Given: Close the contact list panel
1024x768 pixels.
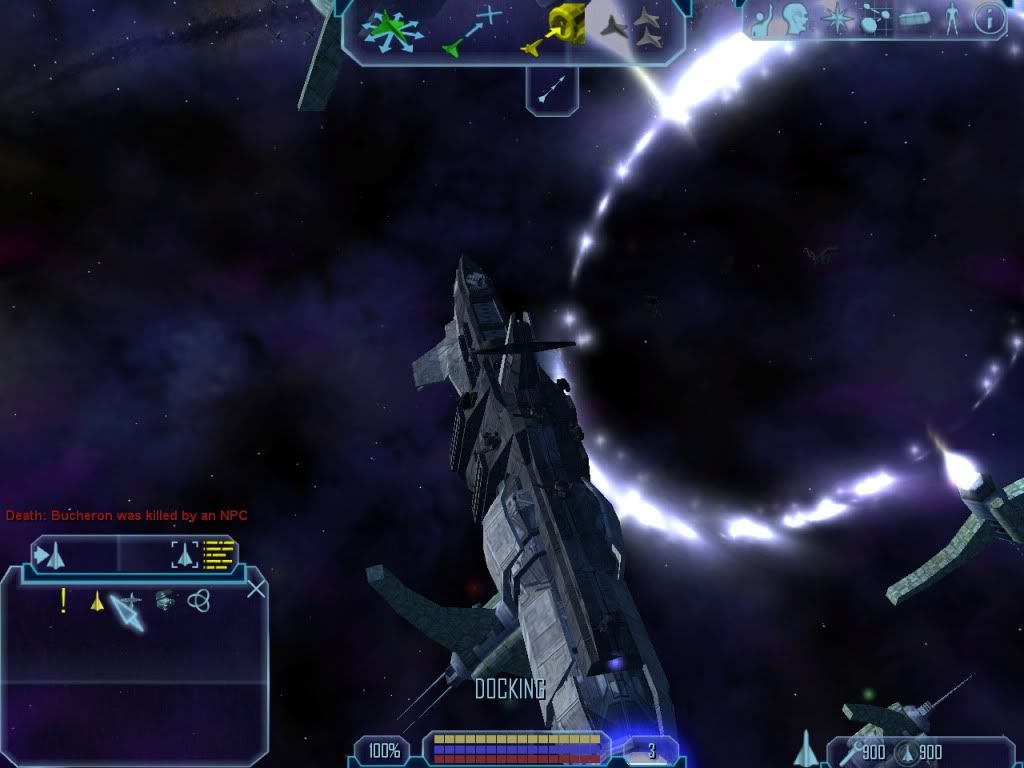Looking at the screenshot, I should 256,588.
